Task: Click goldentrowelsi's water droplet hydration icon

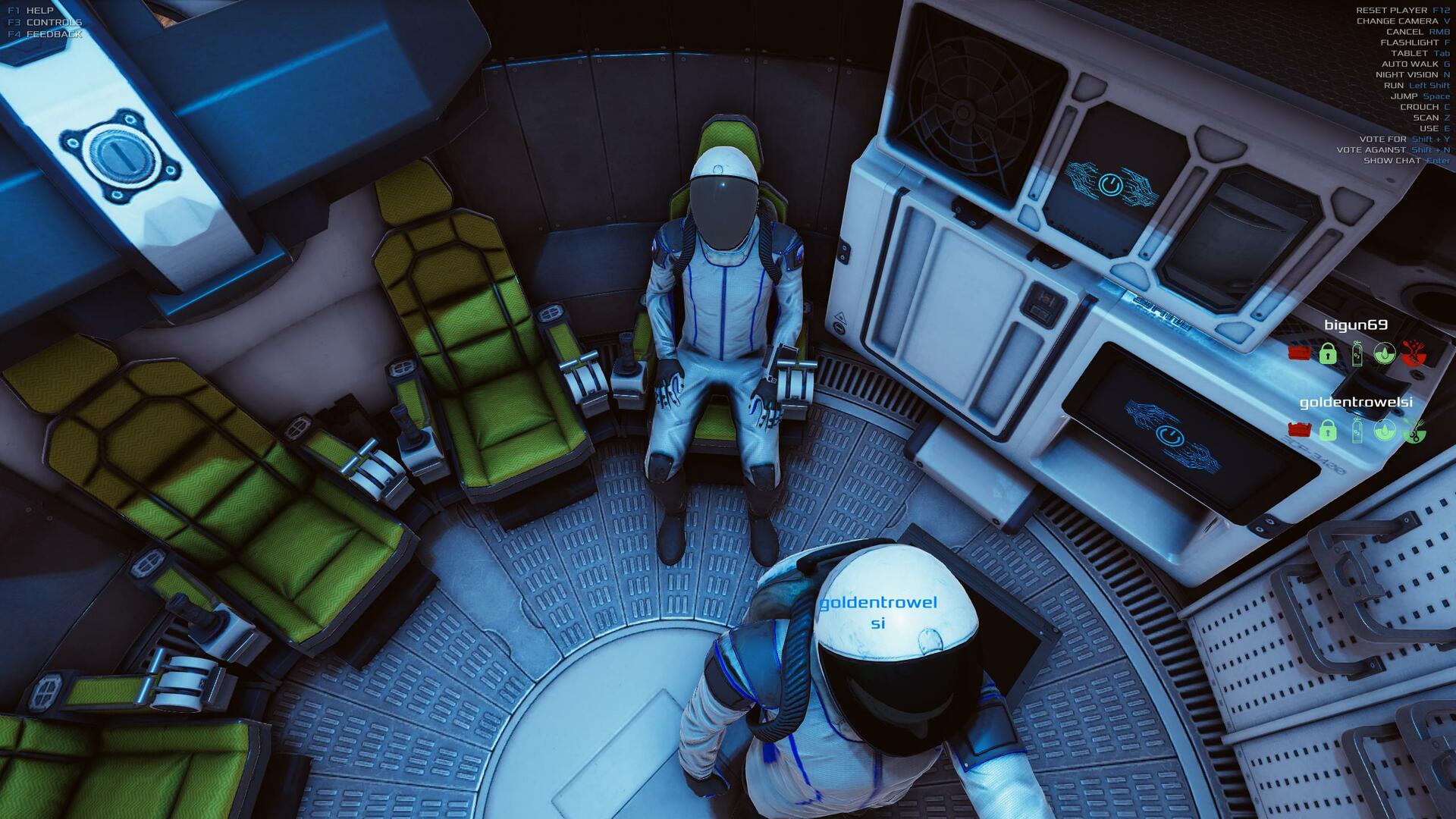Action: (1384, 431)
